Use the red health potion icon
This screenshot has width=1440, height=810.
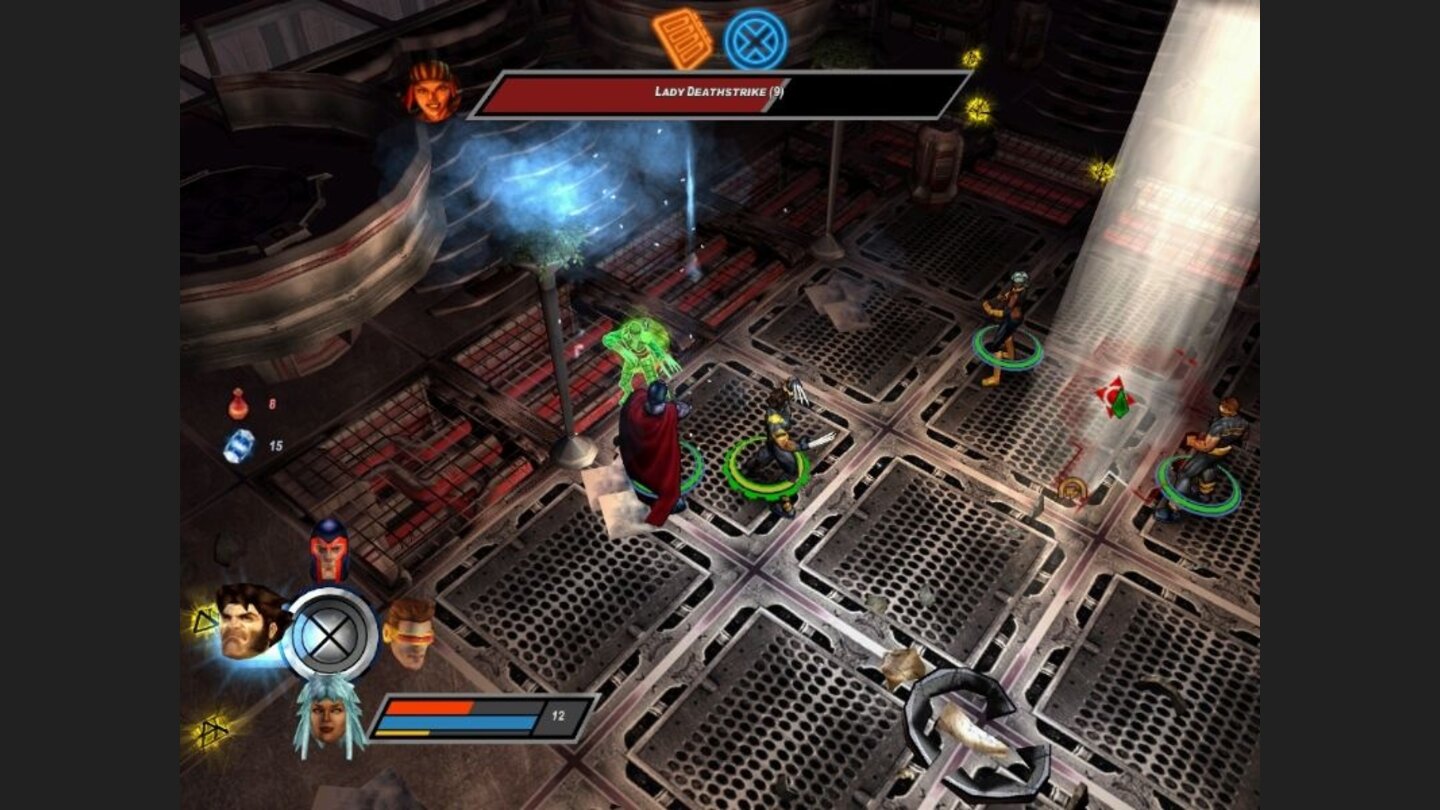tap(238, 404)
